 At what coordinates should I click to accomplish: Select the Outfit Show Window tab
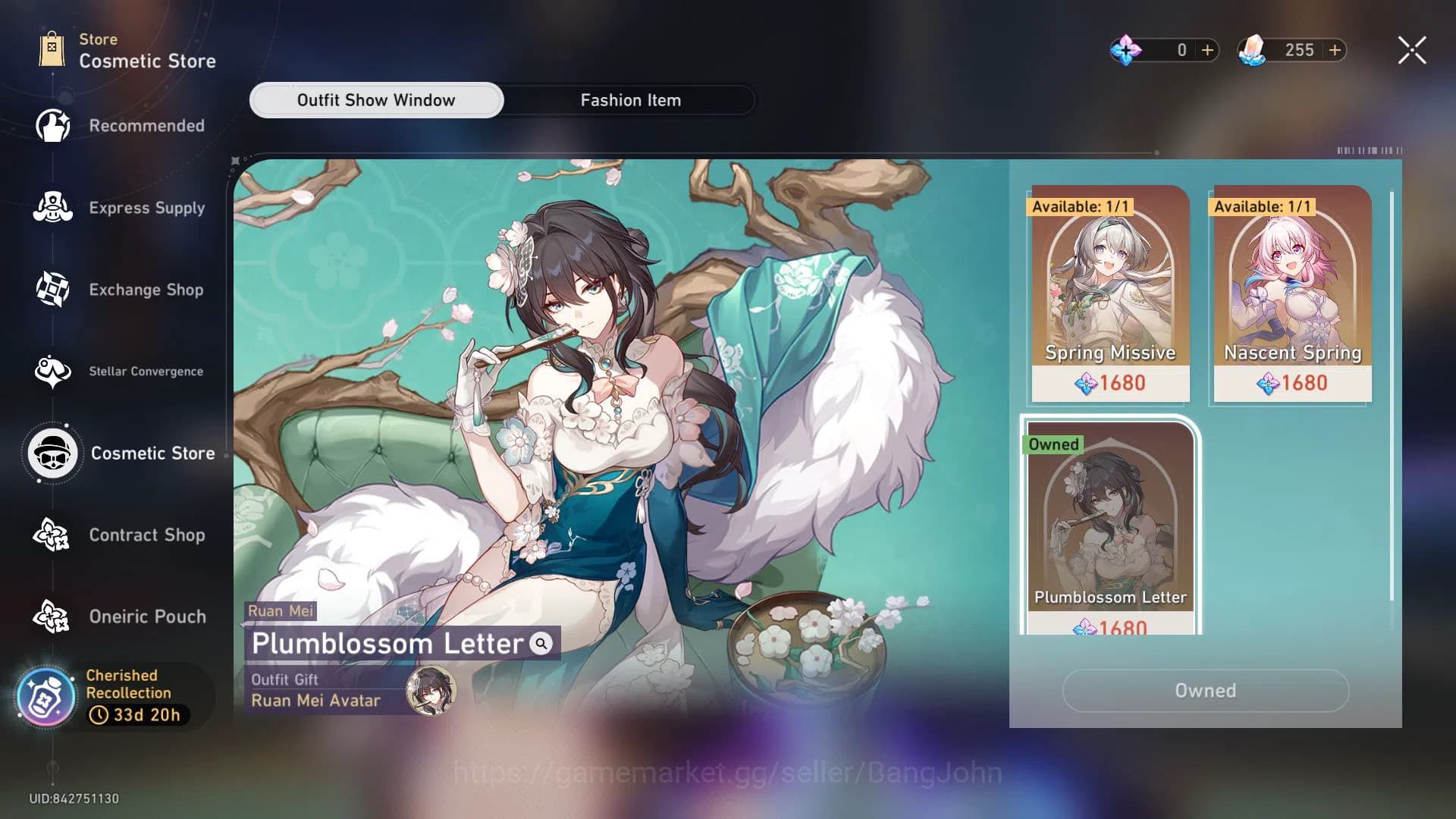(x=376, y=99)
